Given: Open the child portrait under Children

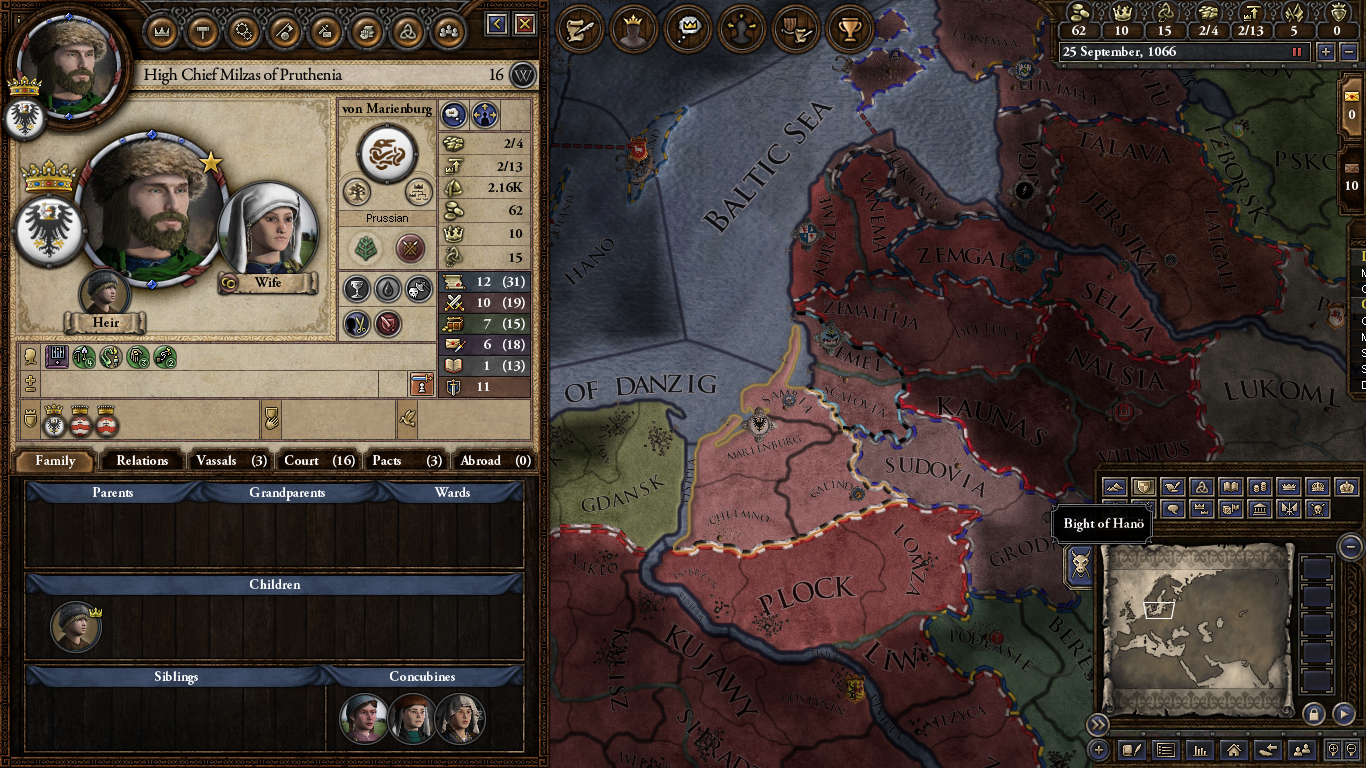Looking at the screenshot, I should click(76, 627).
